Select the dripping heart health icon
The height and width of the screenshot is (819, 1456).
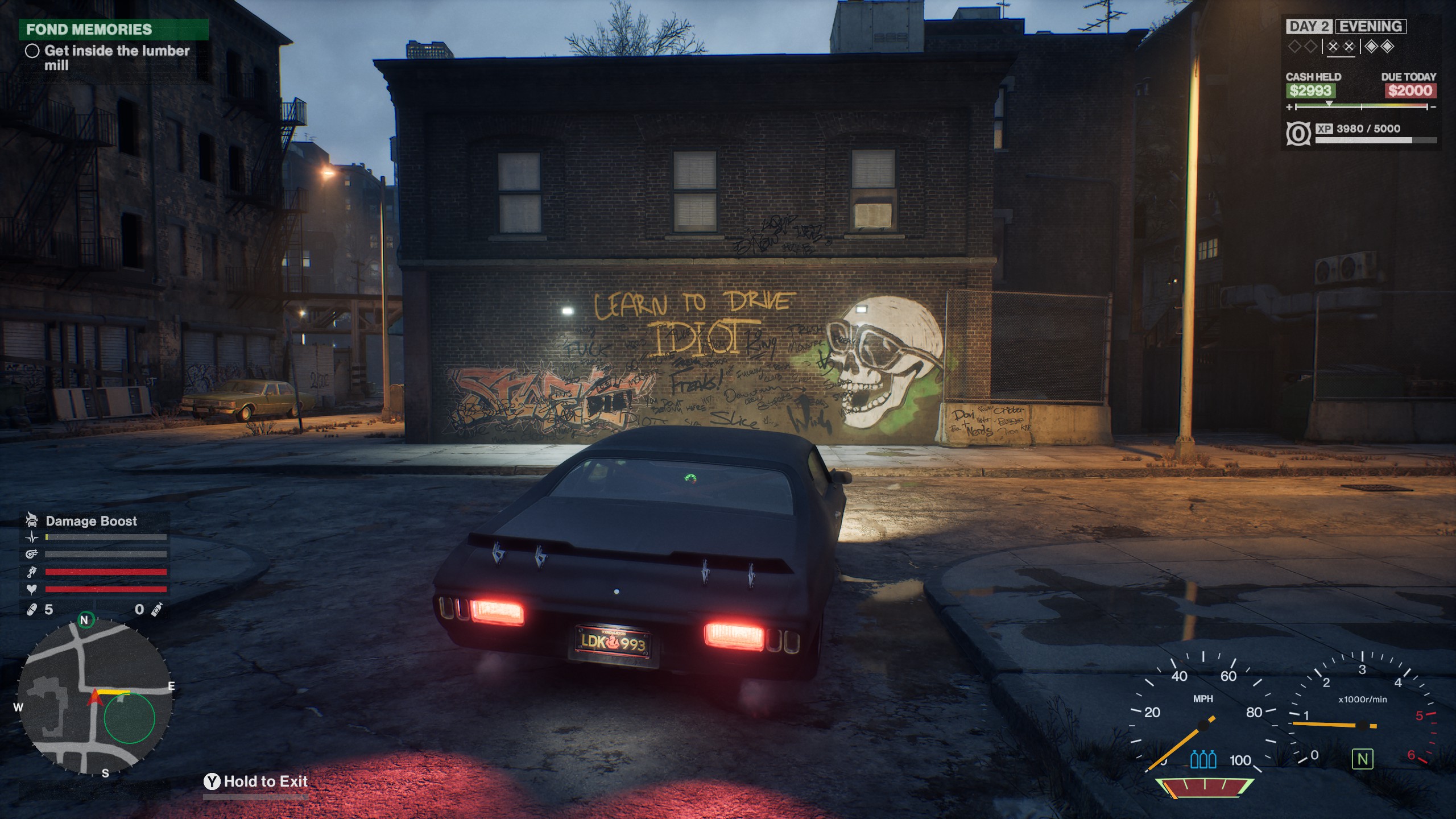(x=31, y=588)
